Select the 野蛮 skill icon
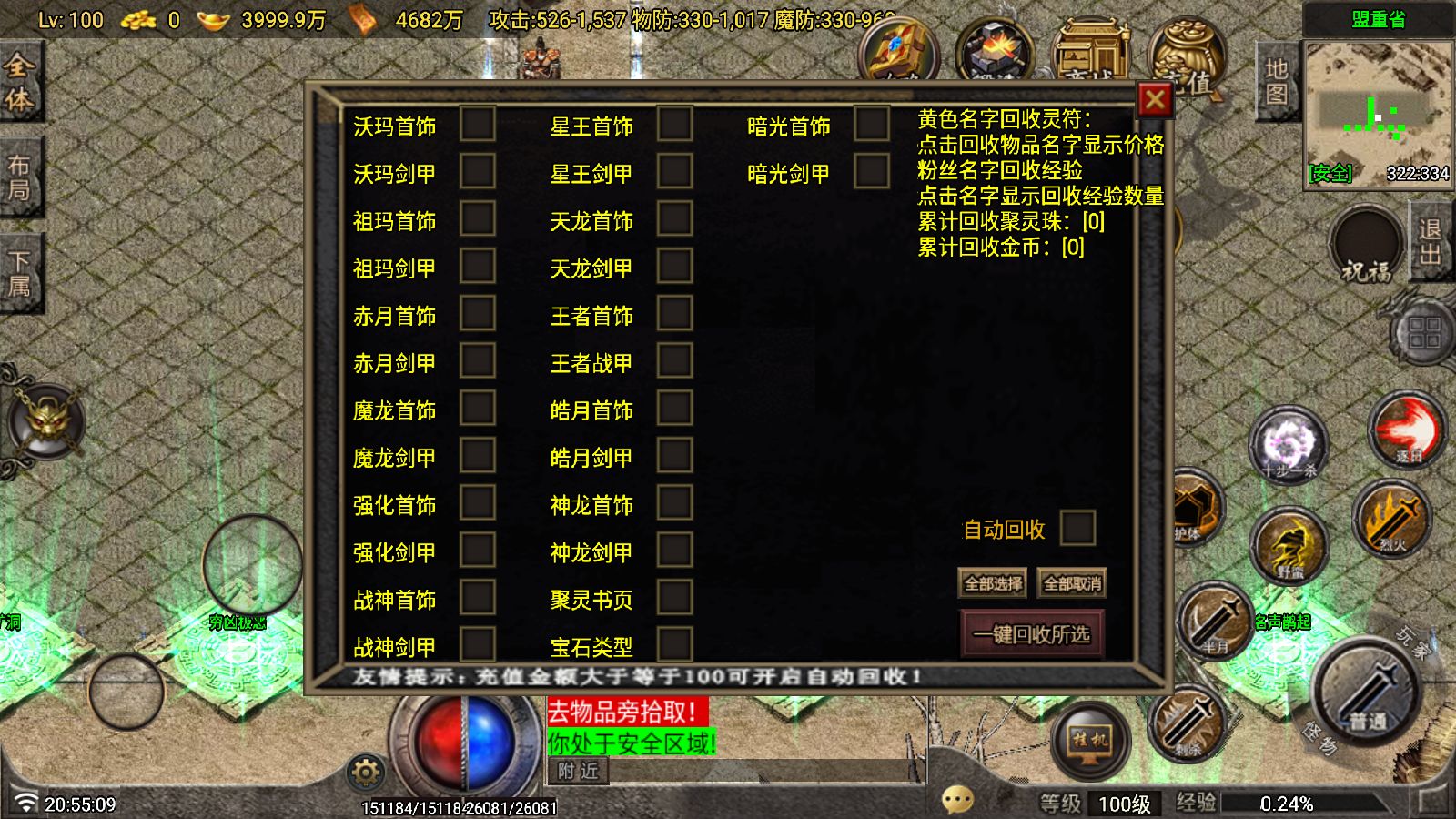1456x819 pixels. pyautogui.click(x=1292, y=546)
